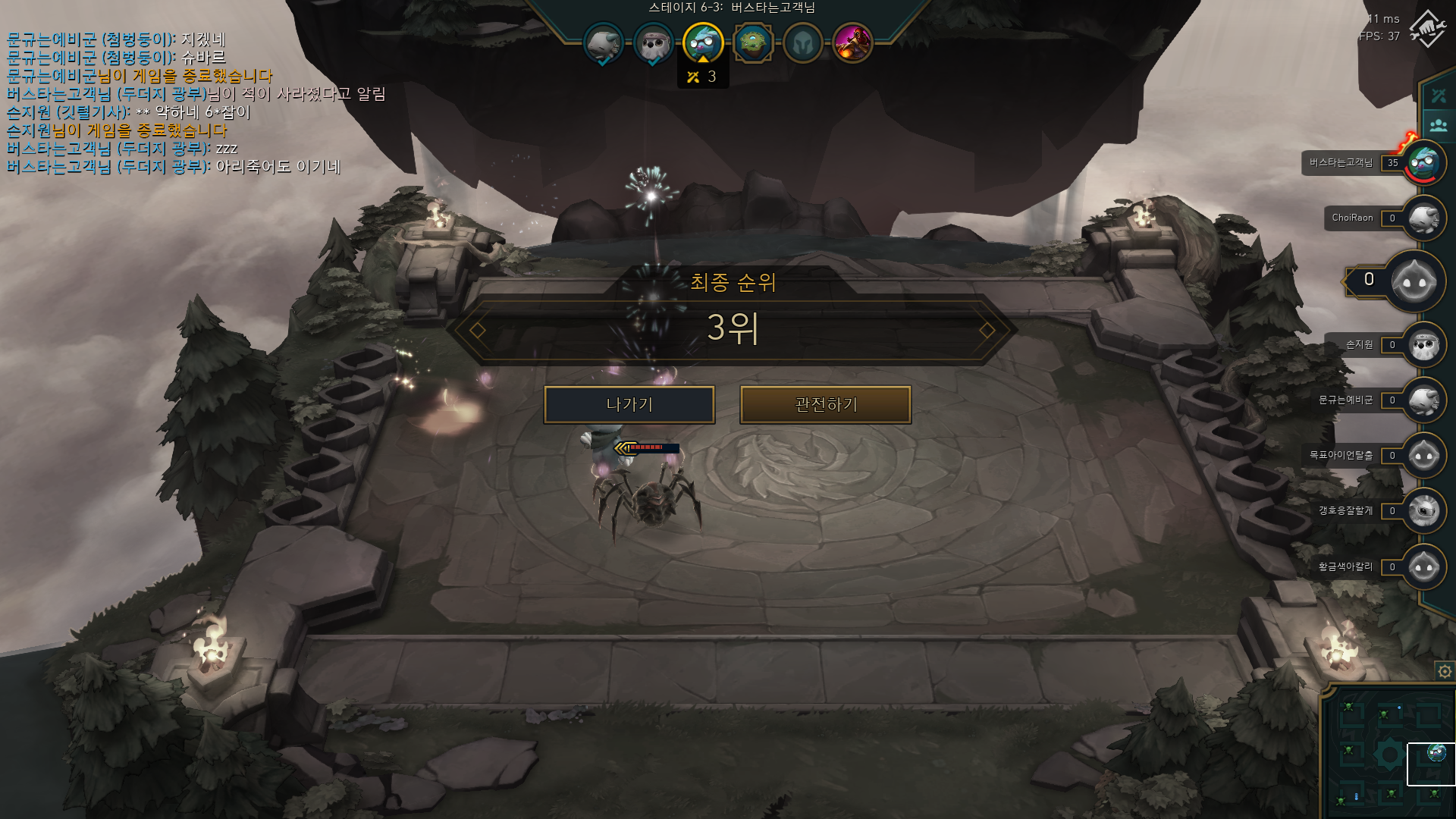
Task: Open the crossed swords tab on sidebar
Action: coord(1439,96)
